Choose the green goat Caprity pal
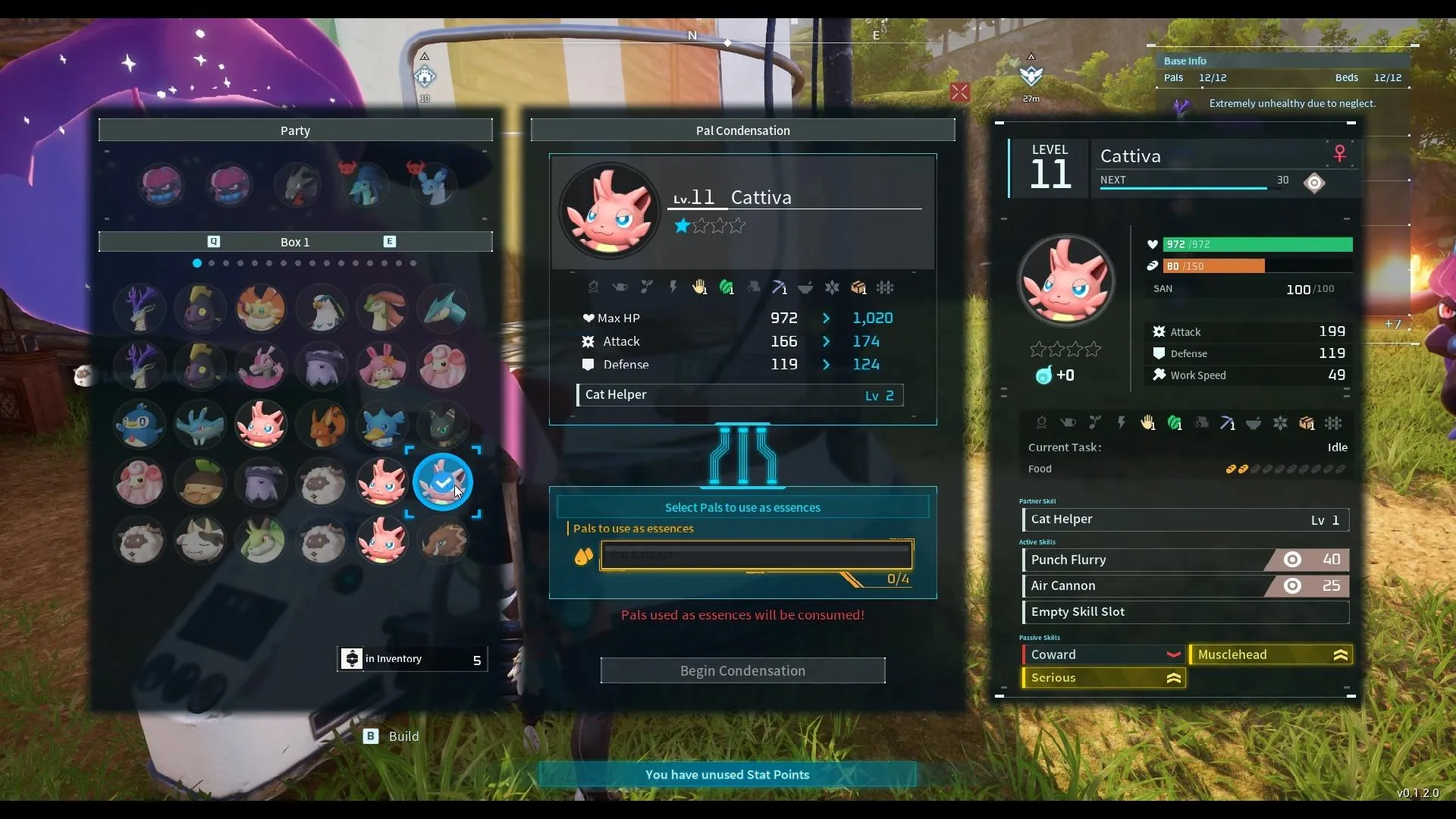1456x819 pixels. point(261,541)
